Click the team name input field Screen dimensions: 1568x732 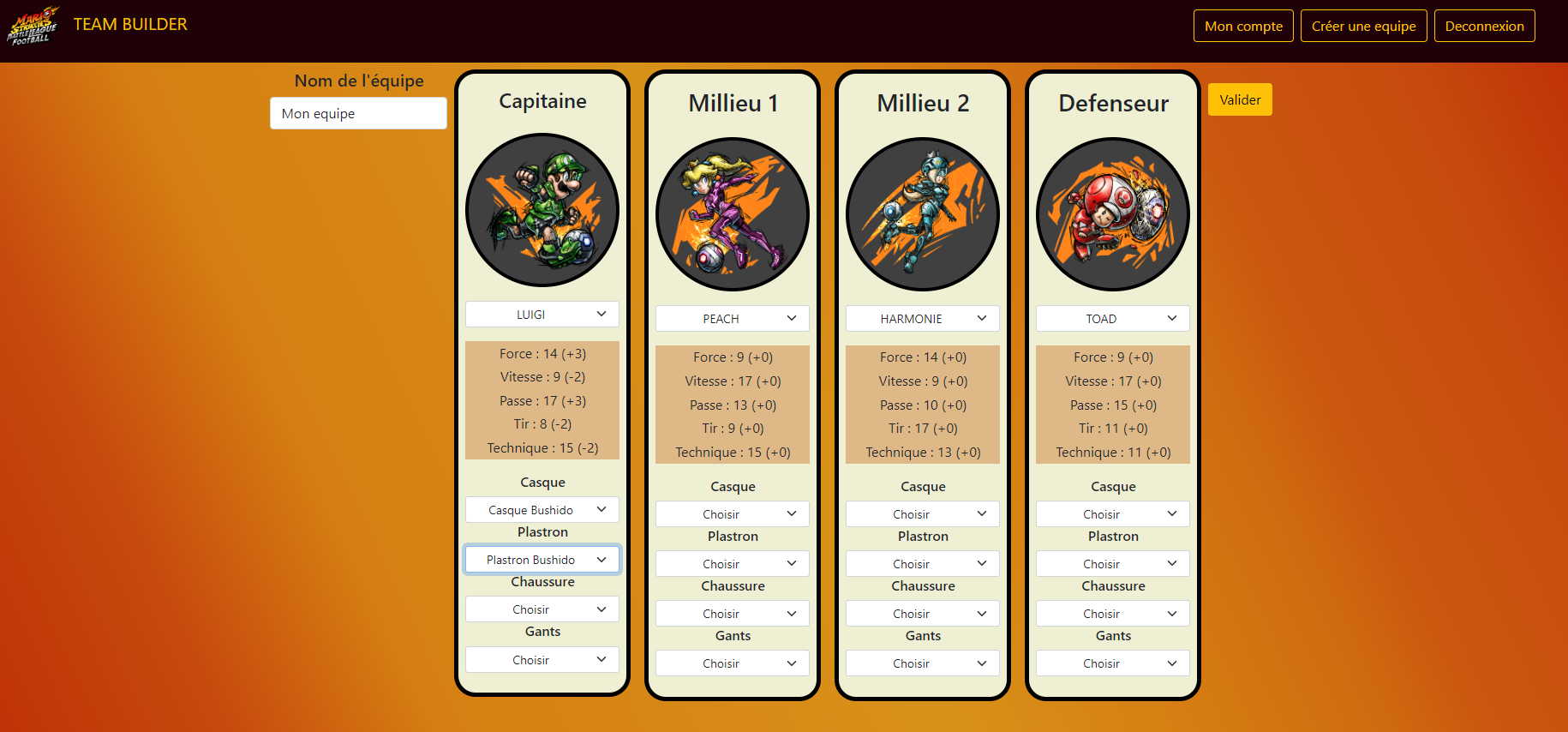[x=358, y=113]
